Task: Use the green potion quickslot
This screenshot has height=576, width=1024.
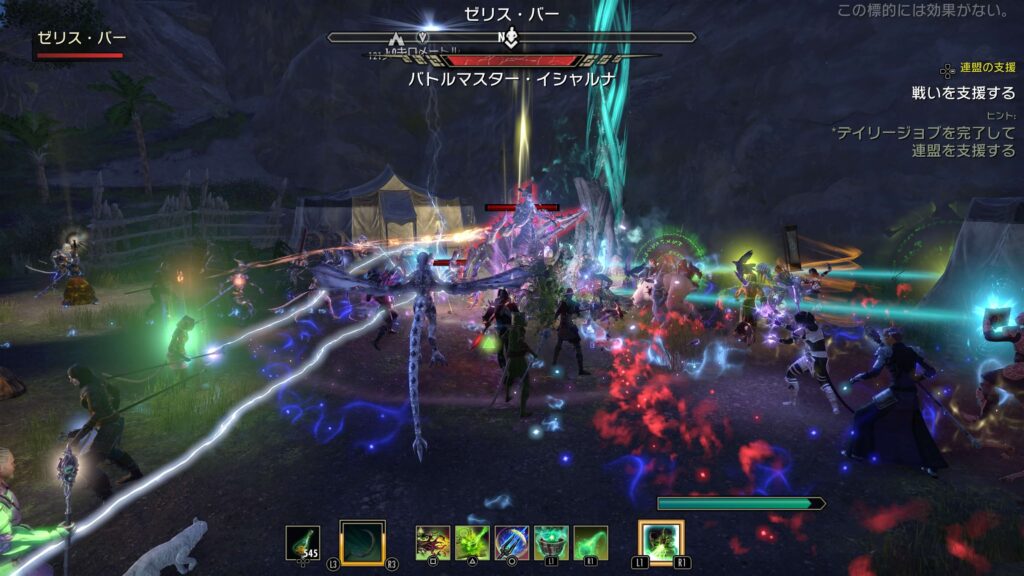Action: [303, 542]
